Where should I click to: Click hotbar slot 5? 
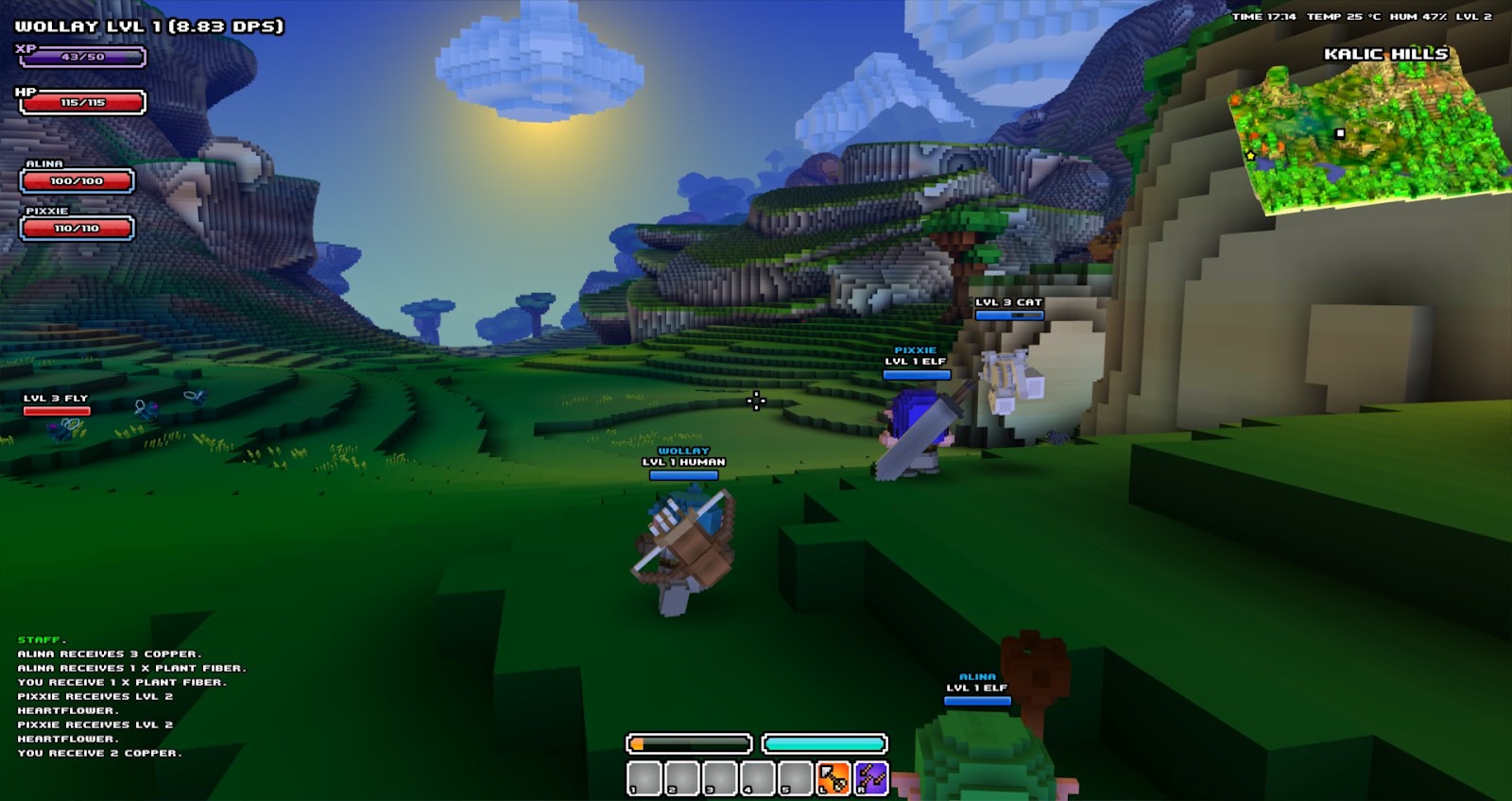[x=795, y=777]
